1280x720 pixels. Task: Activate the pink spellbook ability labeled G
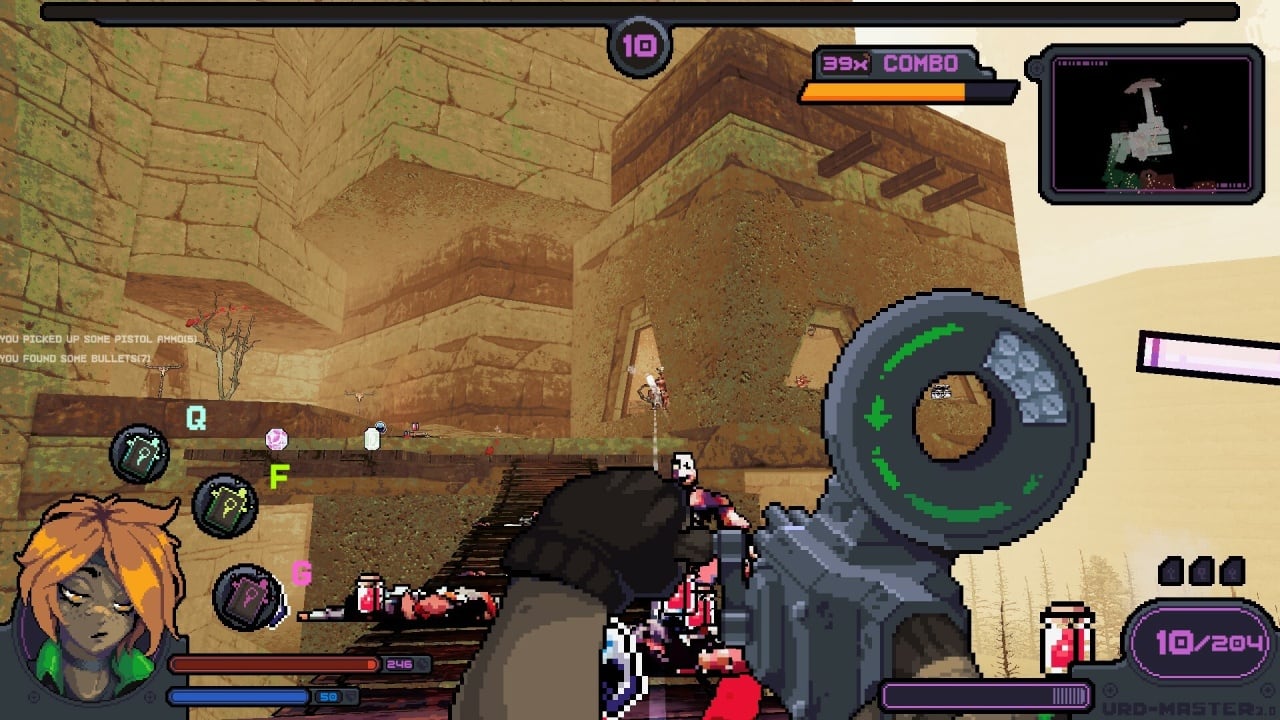(x=247, y=597)
